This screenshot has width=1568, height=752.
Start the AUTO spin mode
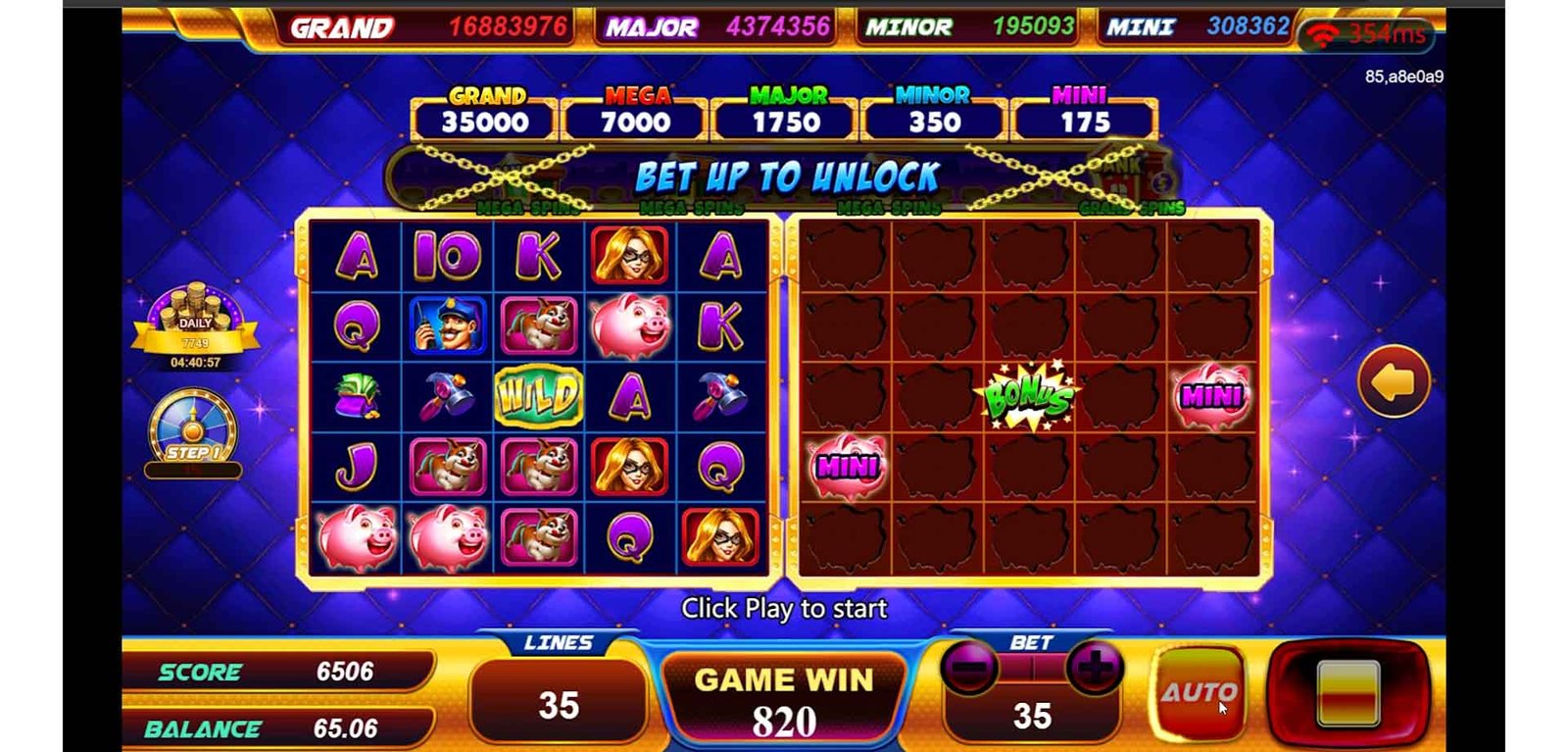1200,692
